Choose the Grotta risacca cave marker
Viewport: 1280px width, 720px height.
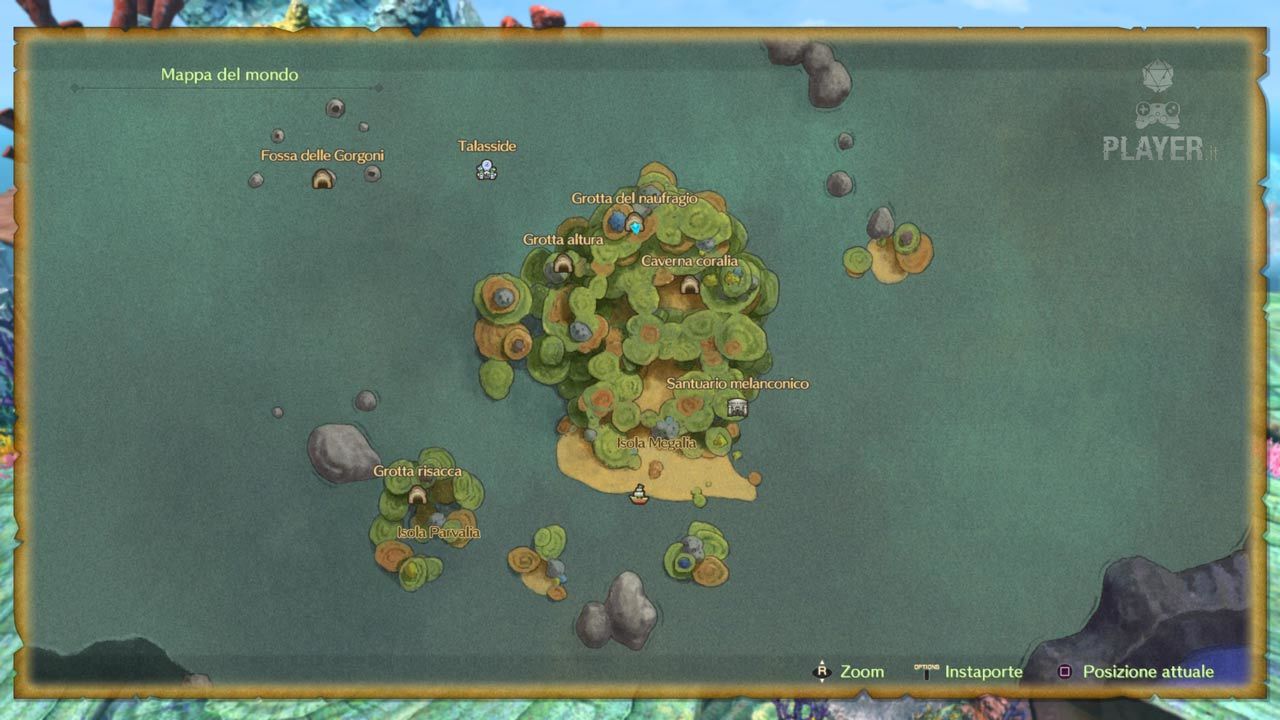point(417,494)
